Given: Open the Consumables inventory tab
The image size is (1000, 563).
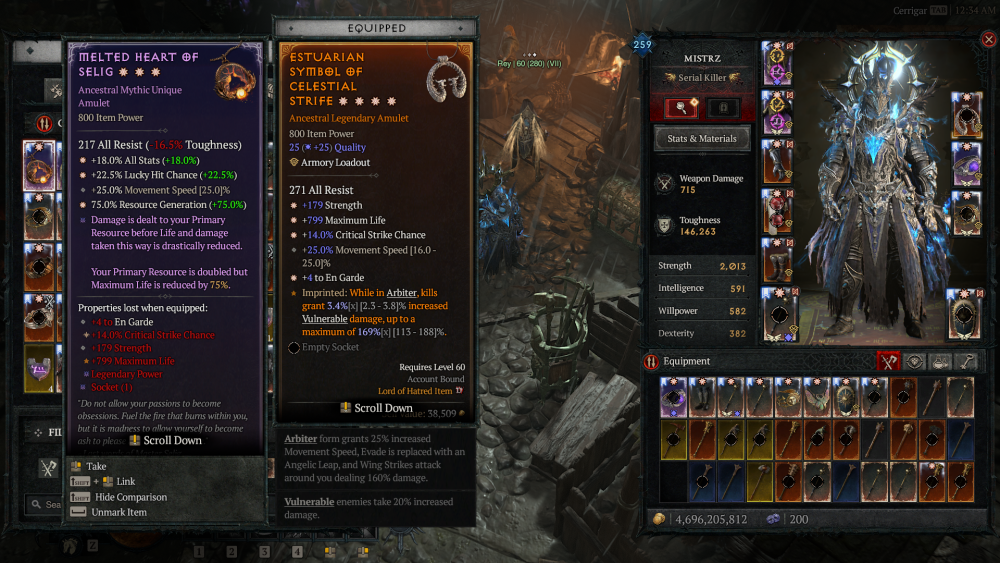Looking at the screenshot, I should click(940, 362).
